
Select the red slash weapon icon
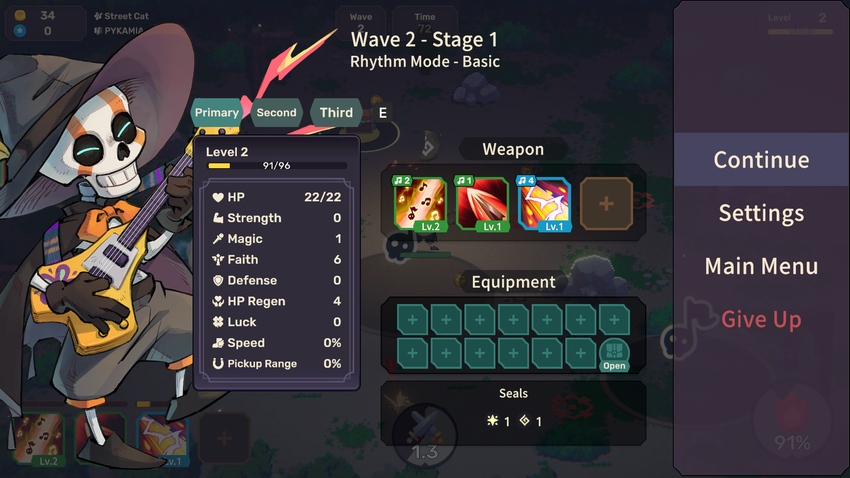(x=482, y=204)
